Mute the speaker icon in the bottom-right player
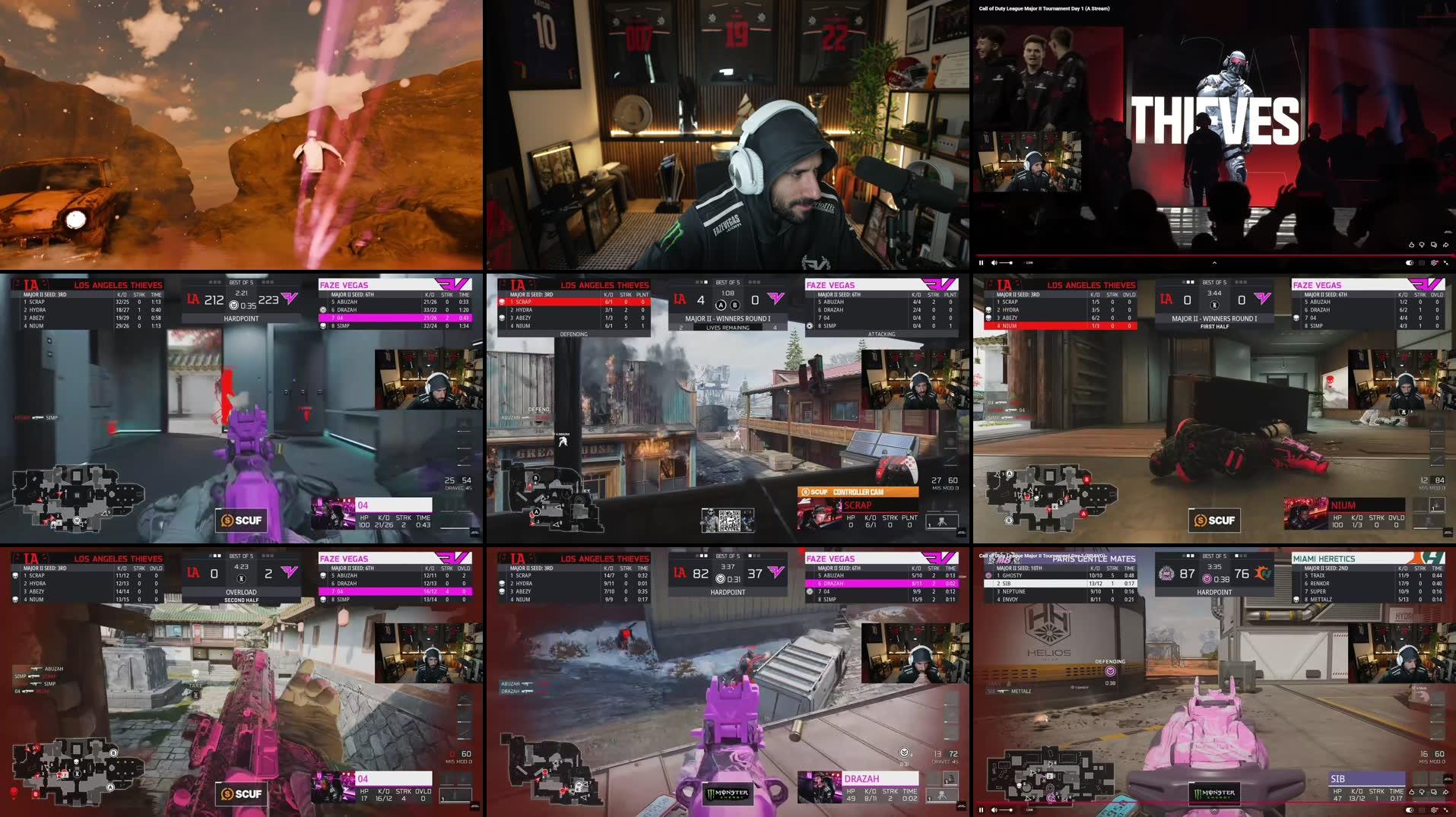The image size is (1456, 817). pyautogui.click(x=994, y=810)
